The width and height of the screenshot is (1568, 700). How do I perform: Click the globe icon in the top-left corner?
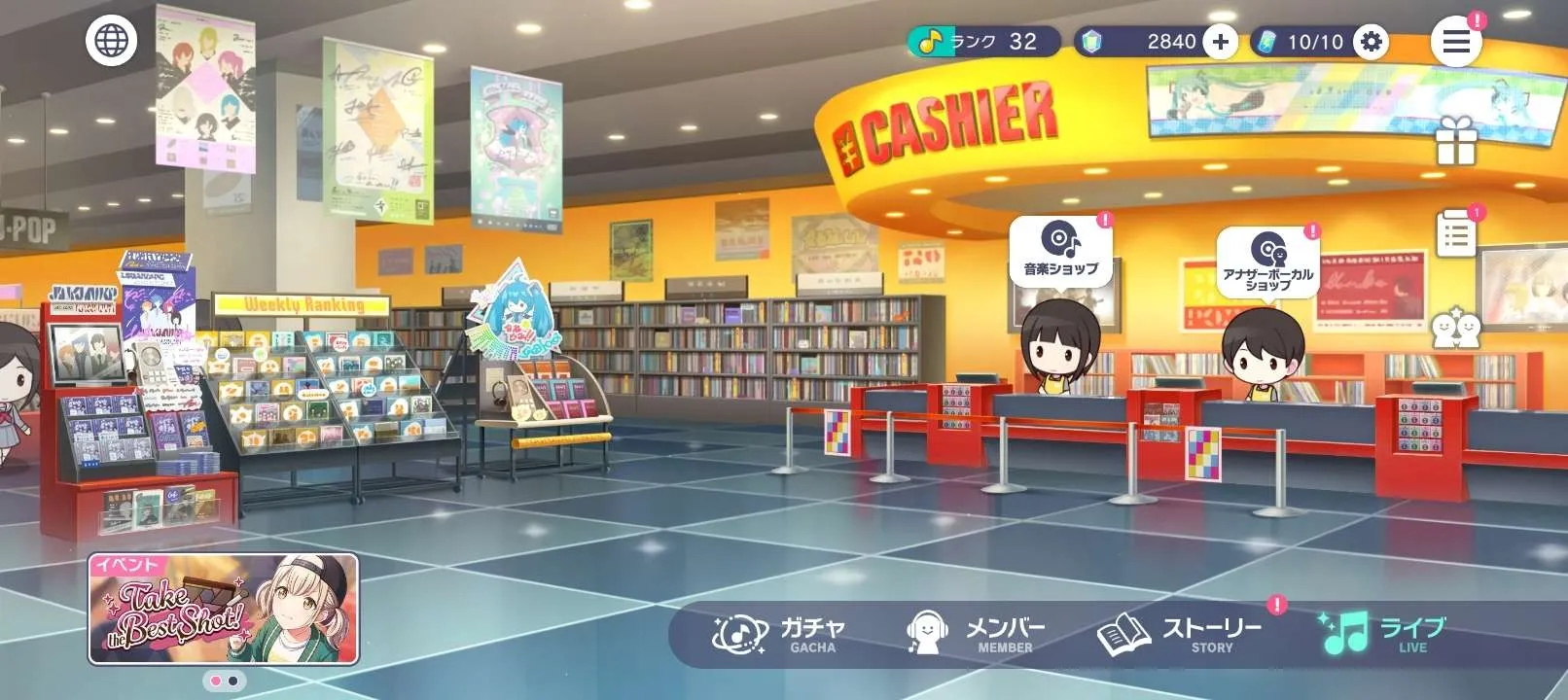[x=110, y=41]
